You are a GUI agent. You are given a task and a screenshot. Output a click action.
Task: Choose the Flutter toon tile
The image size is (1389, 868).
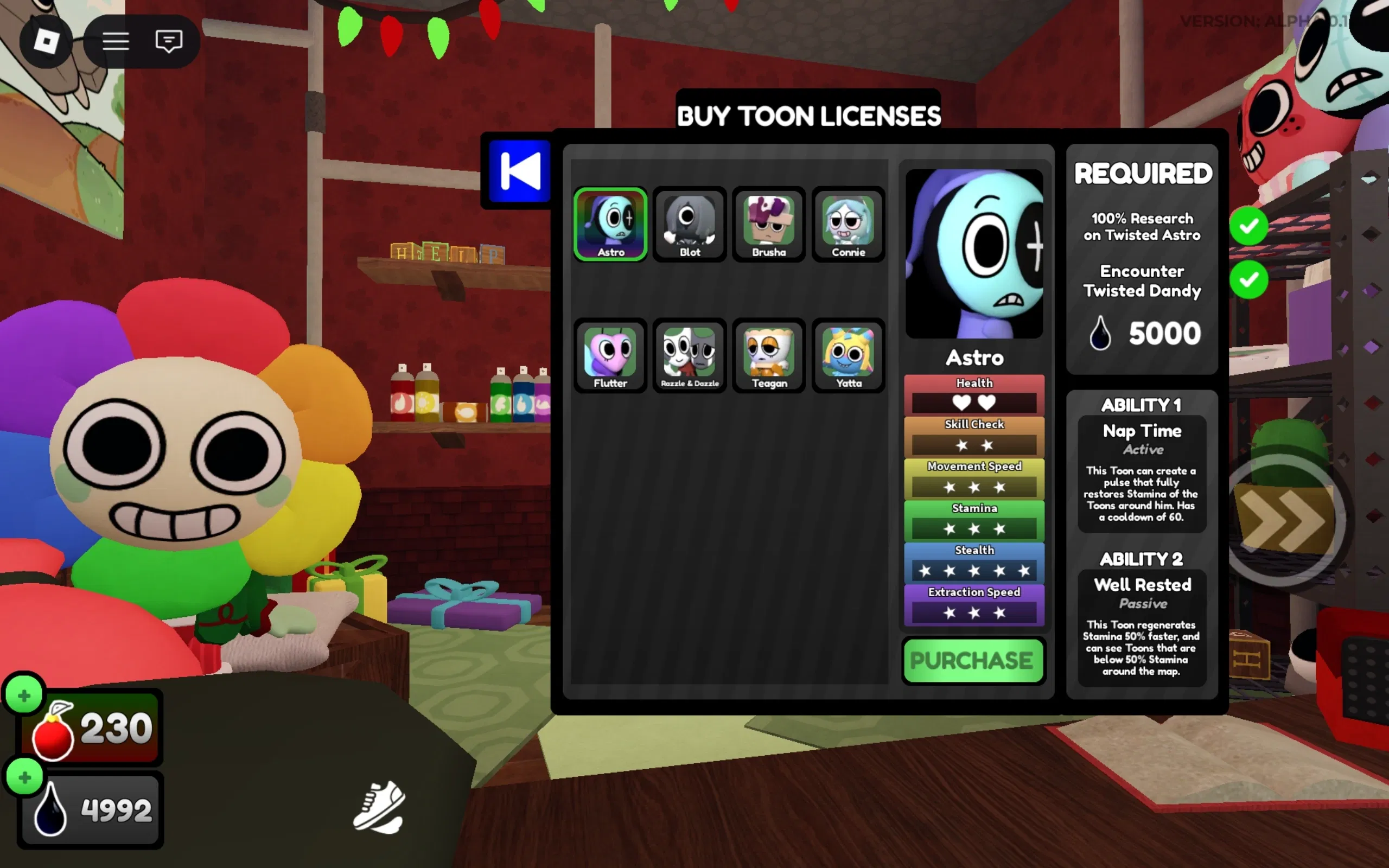pos(610,356)
